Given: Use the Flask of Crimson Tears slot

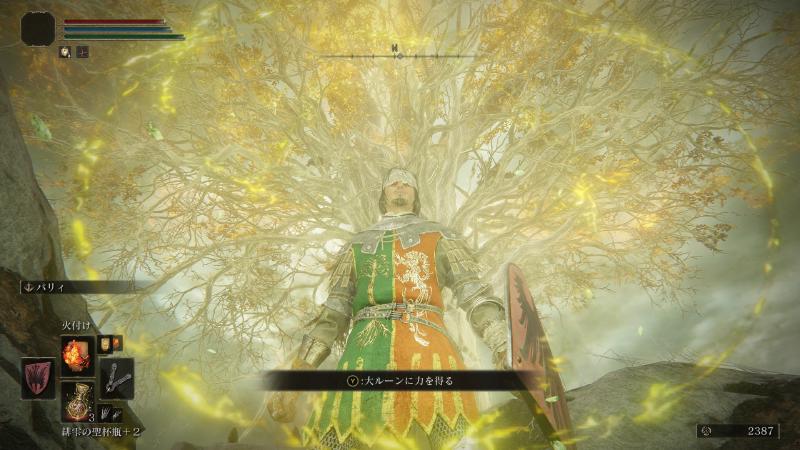Looking at the screenshot, I should (x=77, y=402).
